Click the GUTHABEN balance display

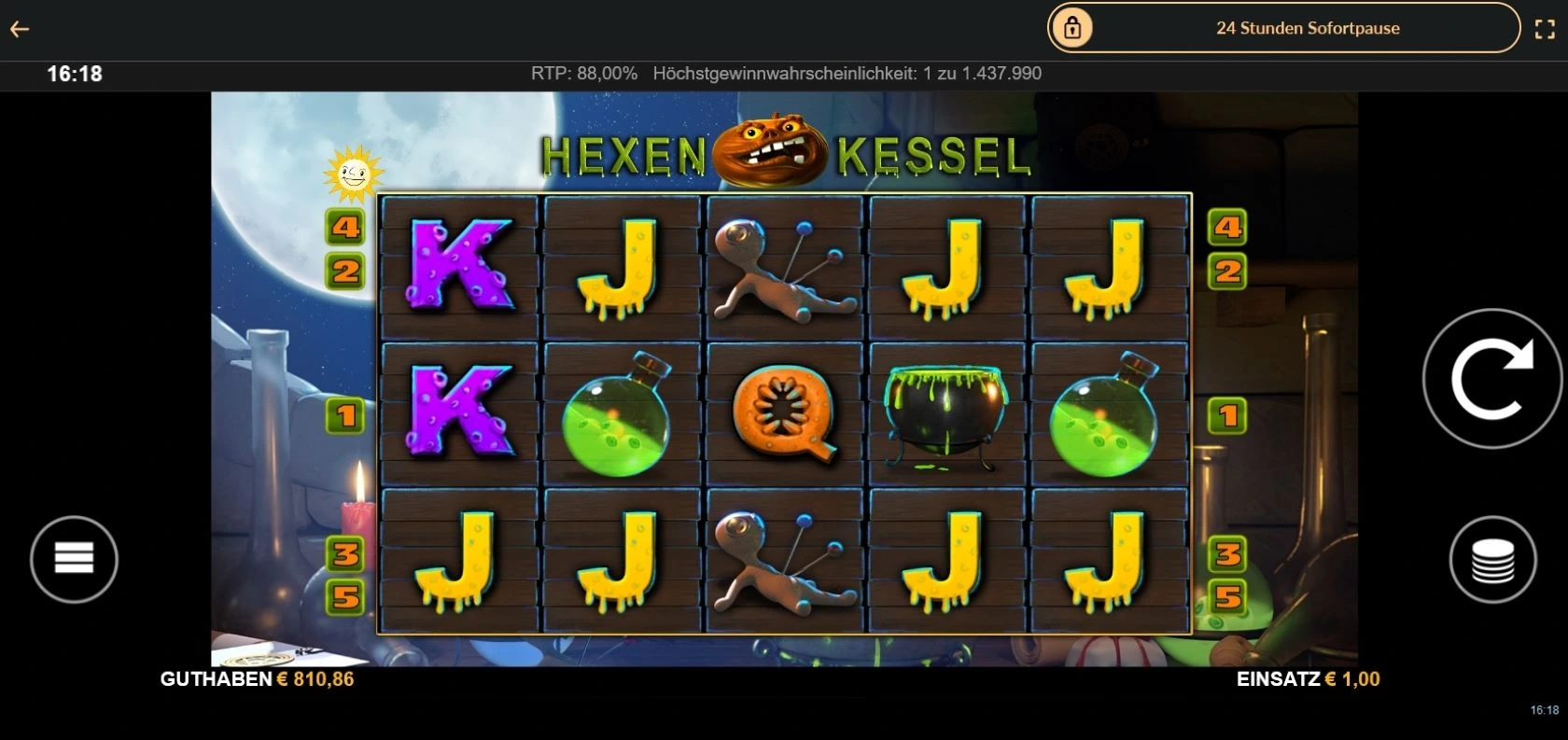point(257,679)
